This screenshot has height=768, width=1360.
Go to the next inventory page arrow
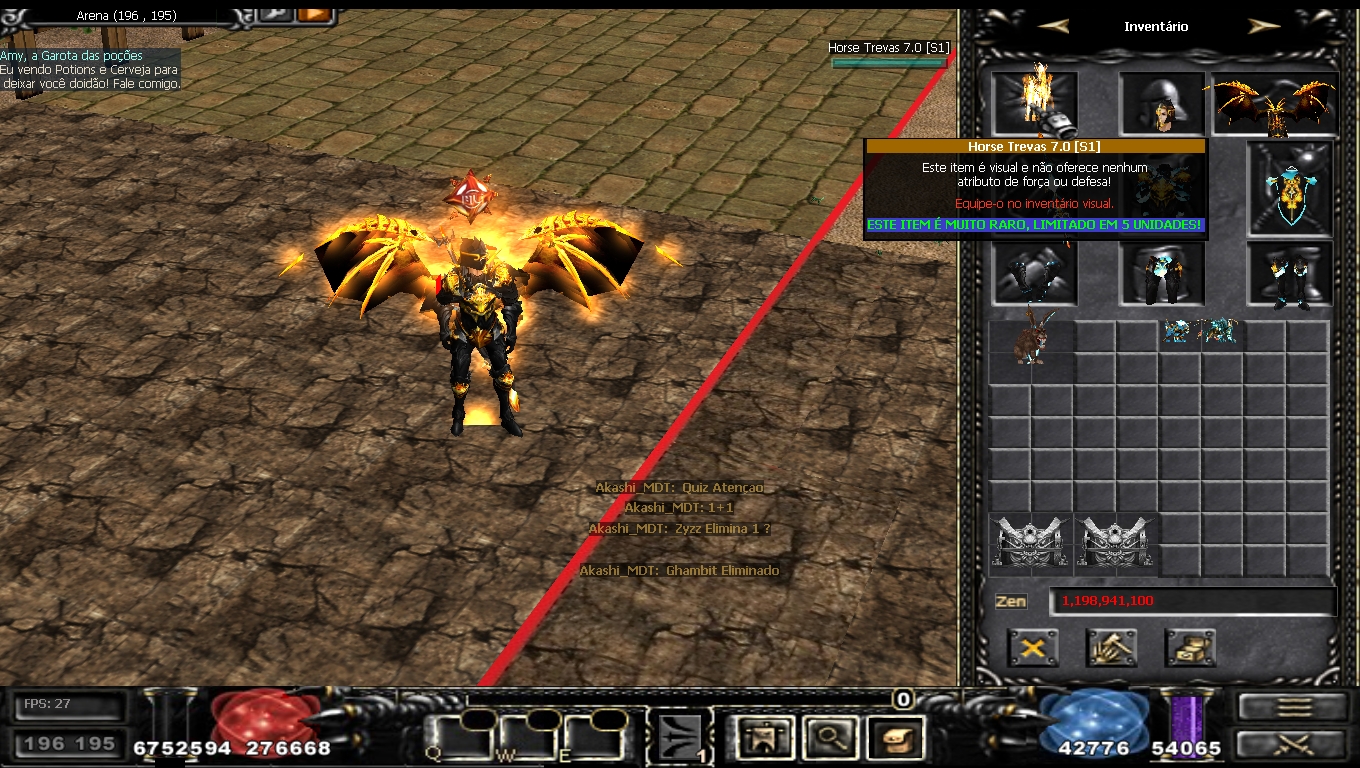point(1264,26)
